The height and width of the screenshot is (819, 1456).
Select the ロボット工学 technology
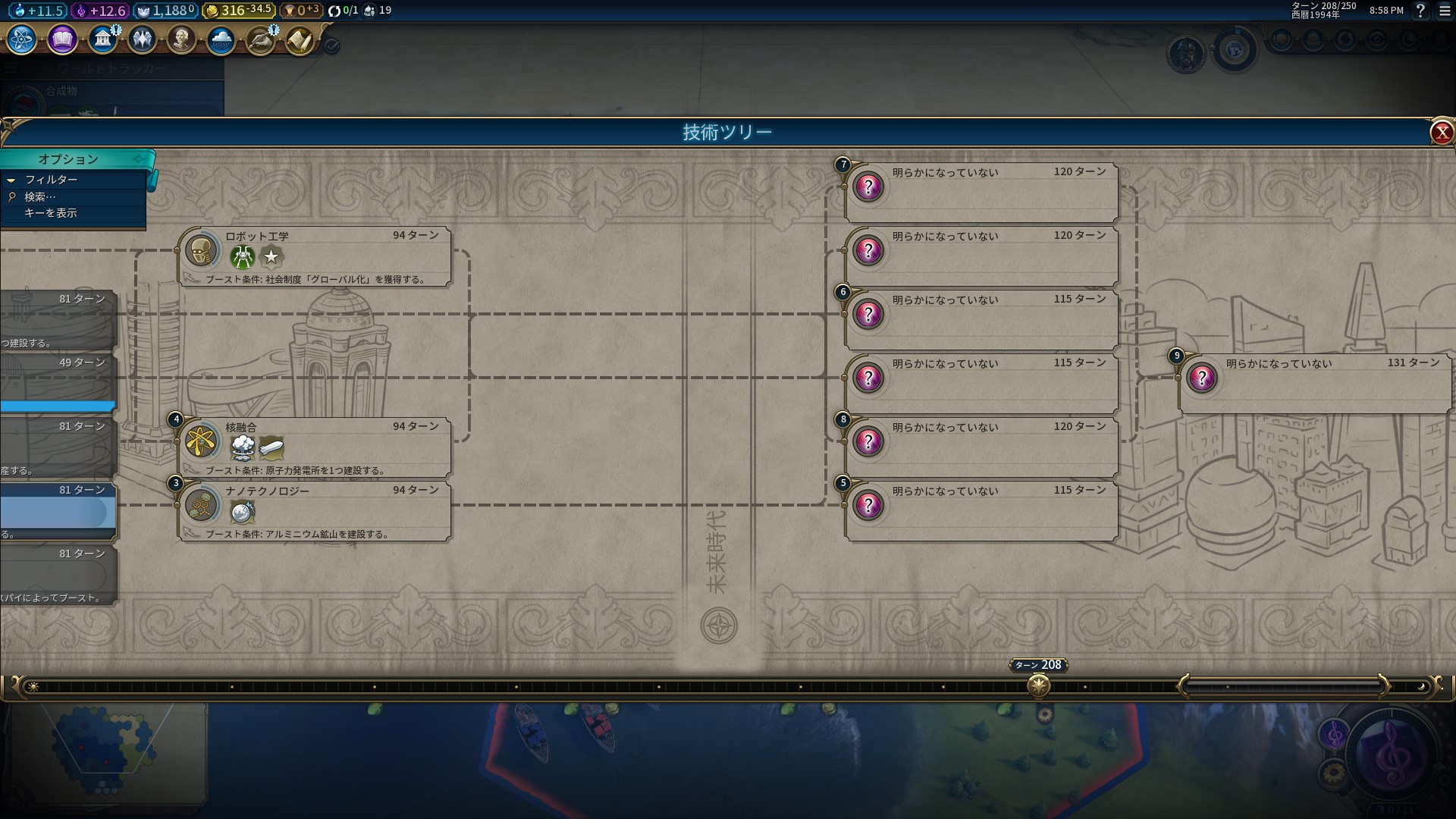(315, 256)
